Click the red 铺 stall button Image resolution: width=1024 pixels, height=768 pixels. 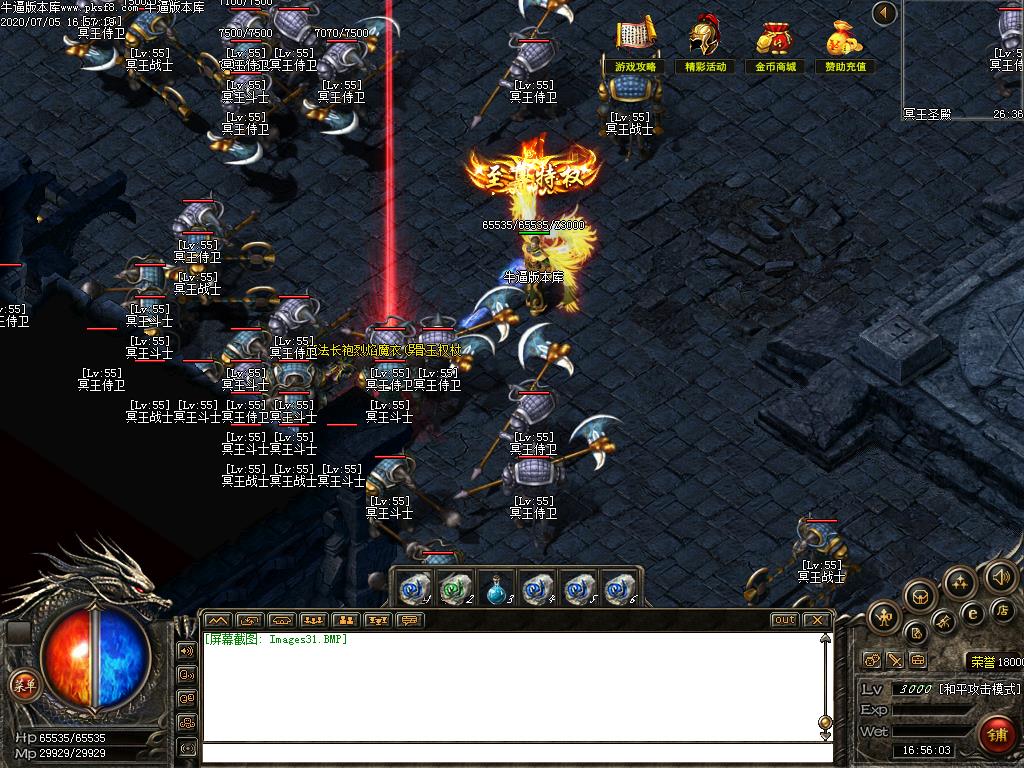coord(997,734)
